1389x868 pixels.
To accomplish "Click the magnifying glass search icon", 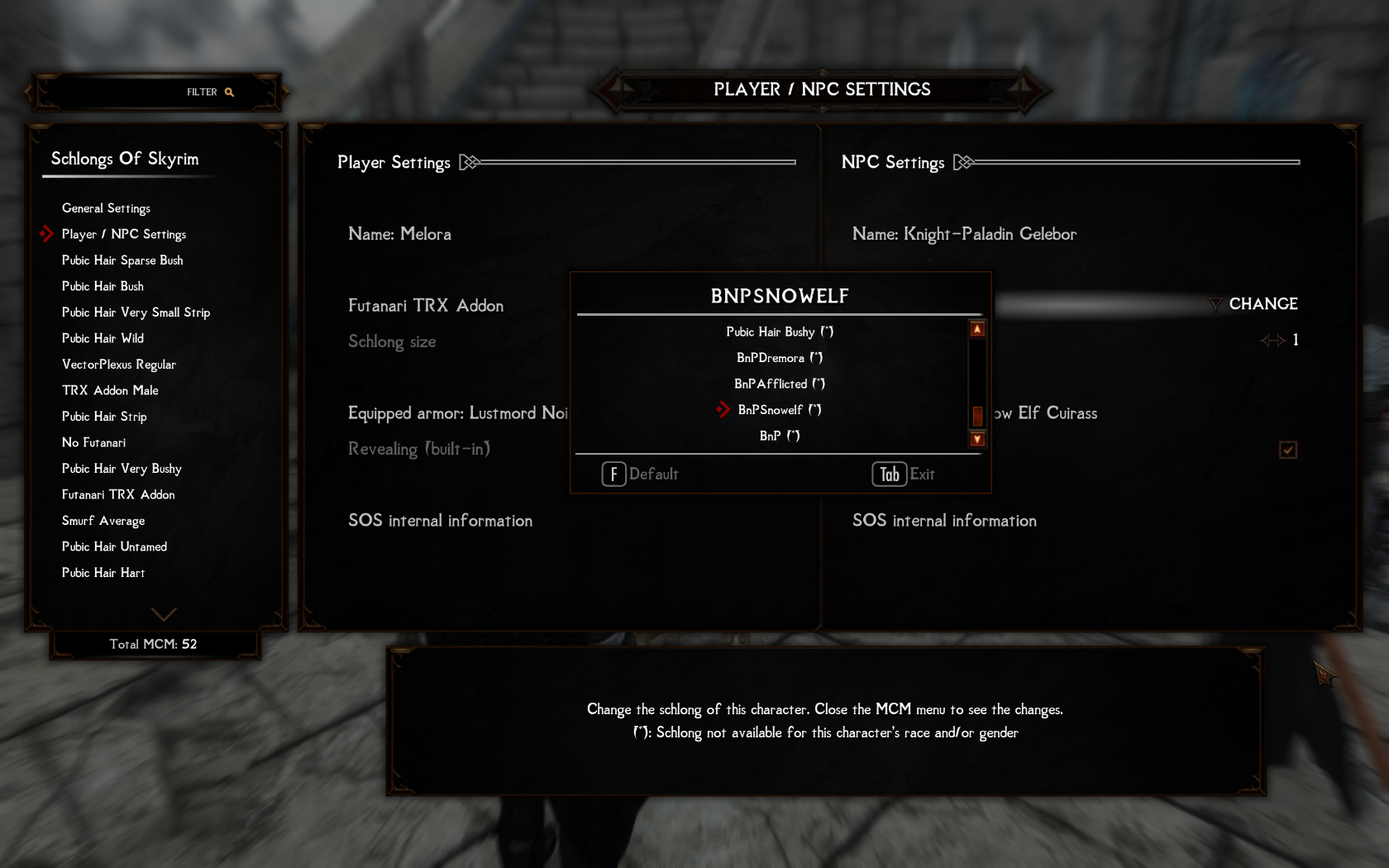I will [229, 92].
